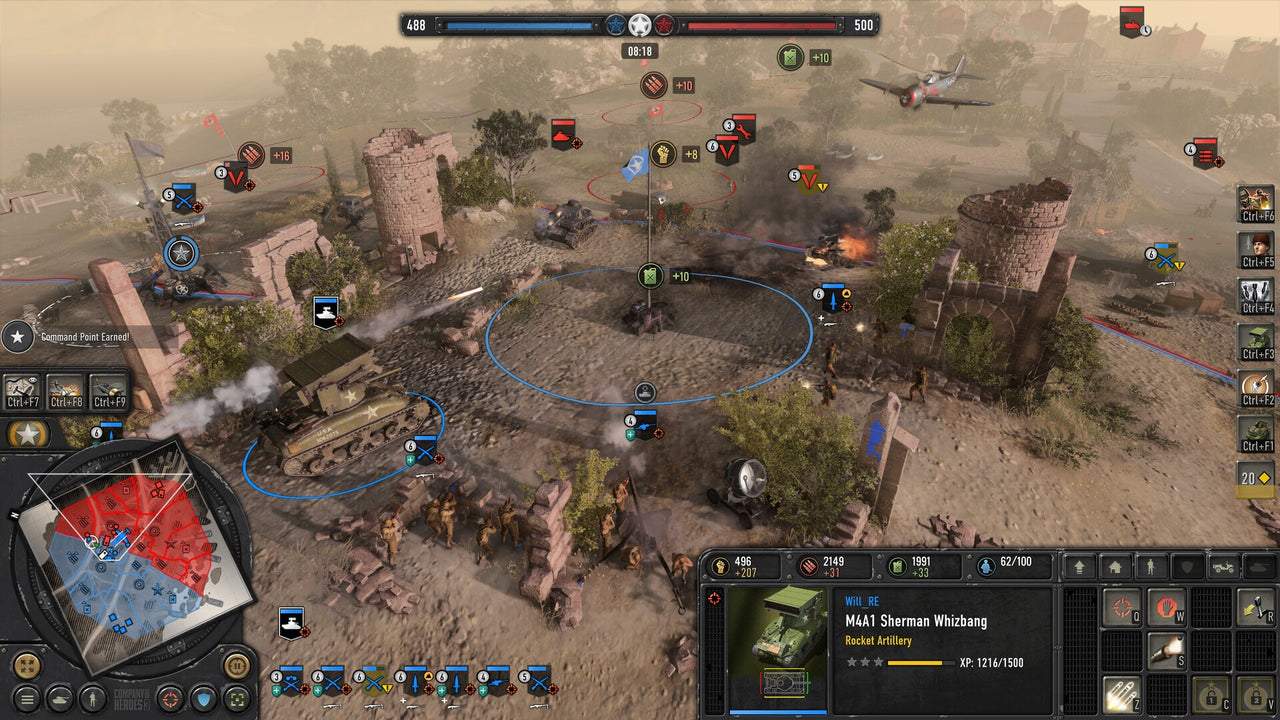Toggle the targeting reticle minimap filter

169,699
